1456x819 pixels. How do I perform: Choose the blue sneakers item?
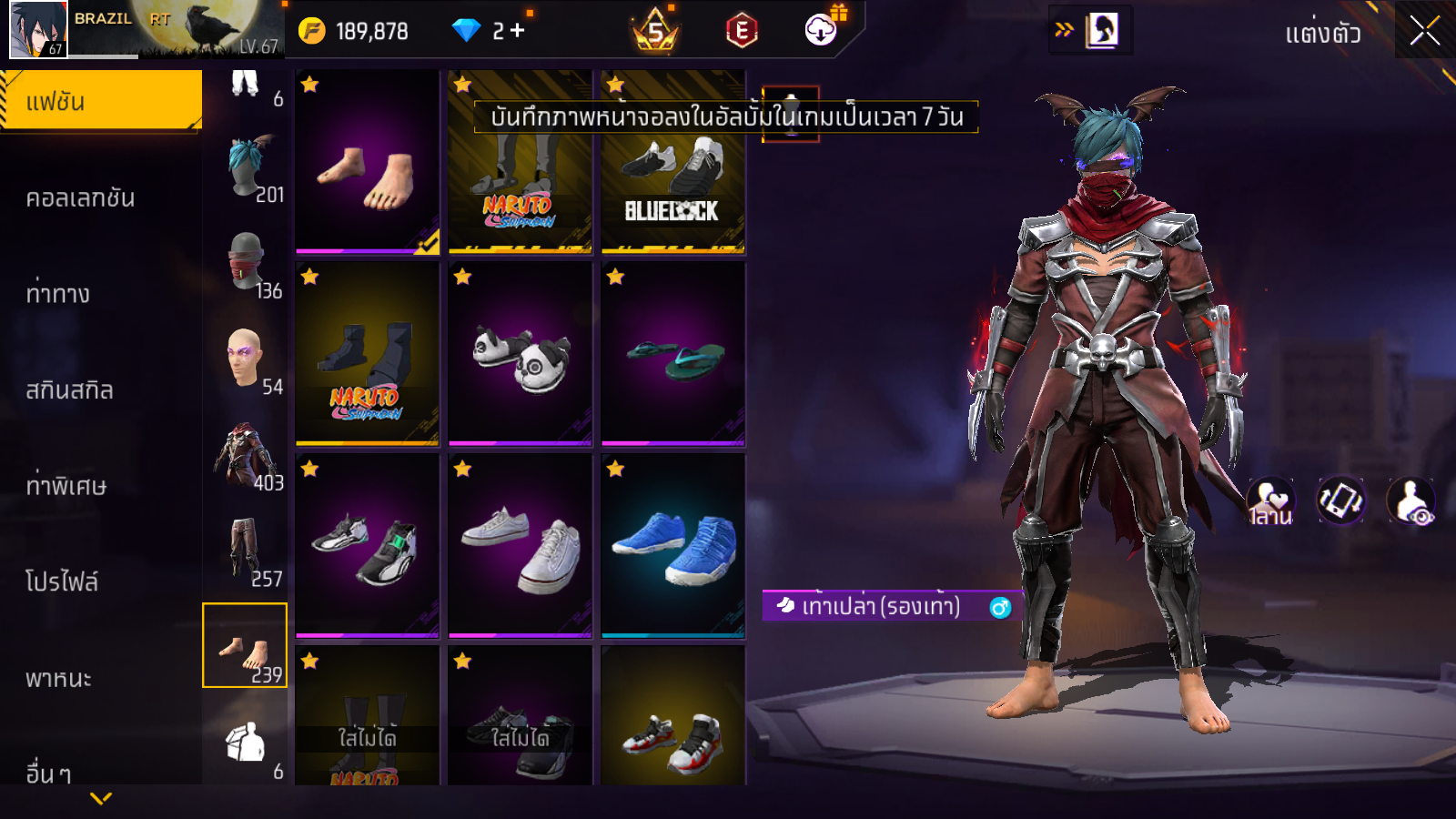tap(673, 546)
